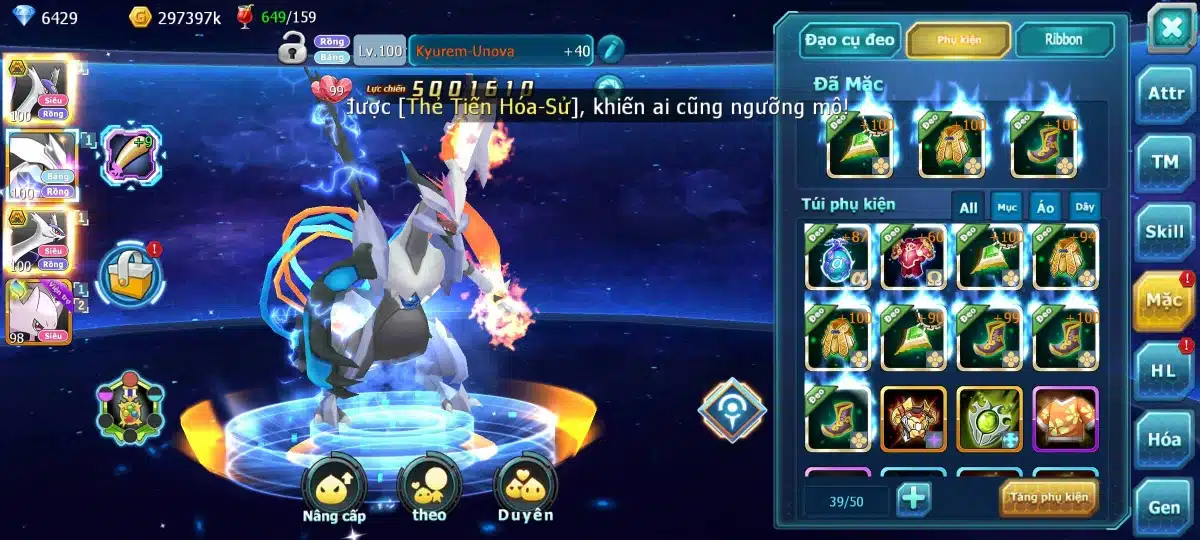Open the Duyên bond button

(x=526, y=486)
